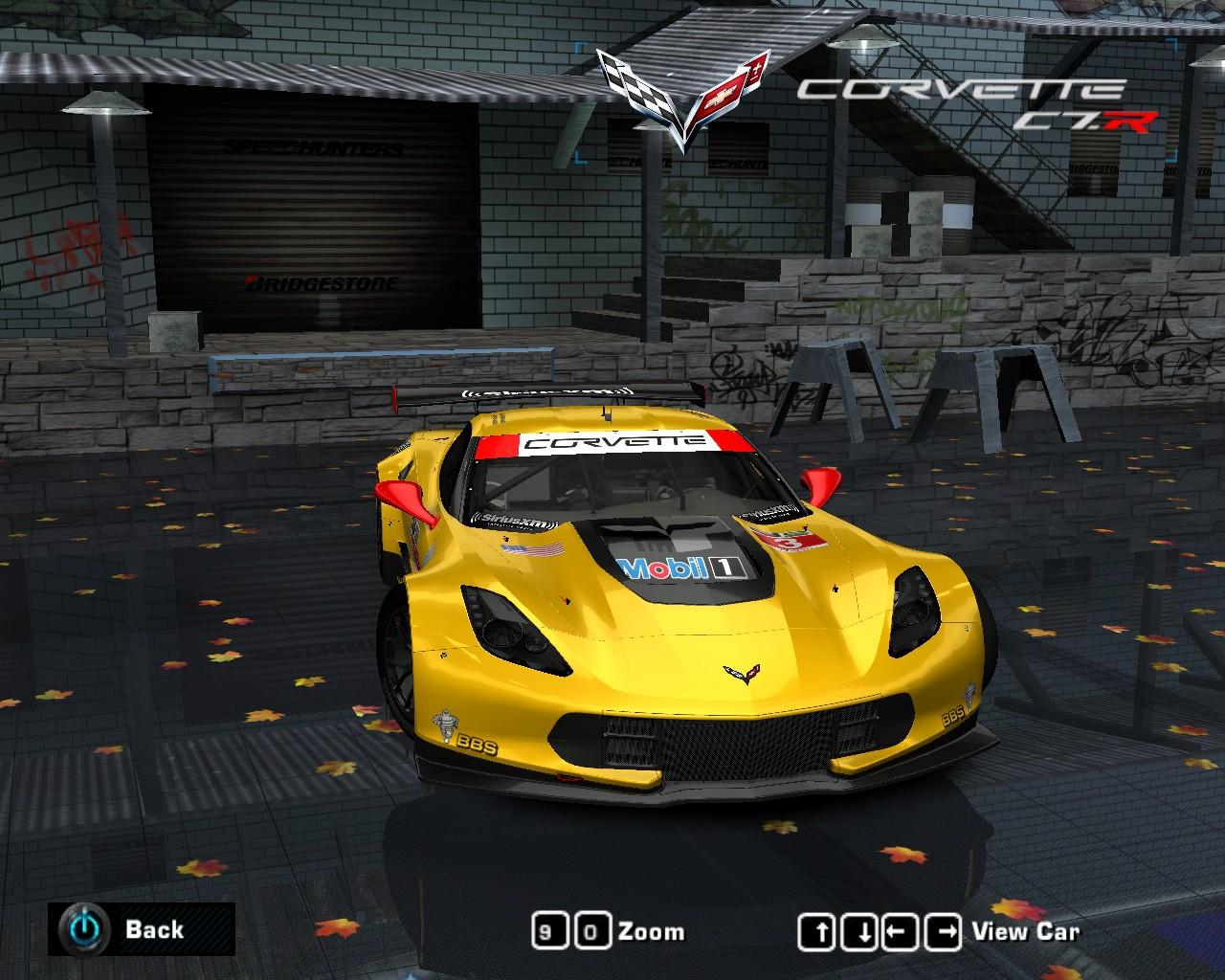The image size is (1225, 980).
Task: Click the power icon beside Back
Action: click(84, 929)
